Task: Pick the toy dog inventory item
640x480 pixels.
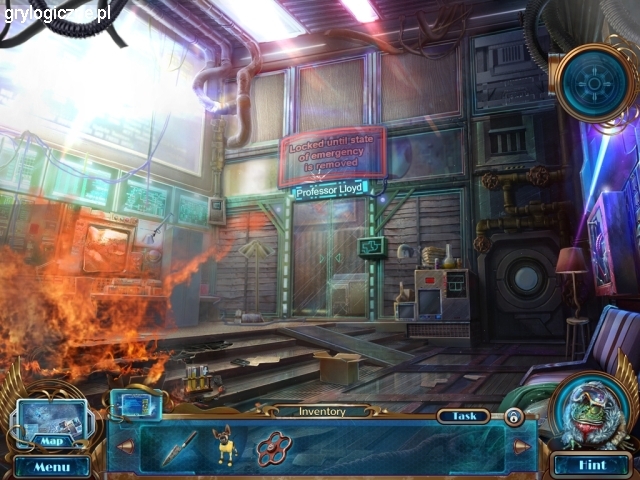Action: point(228,446)
